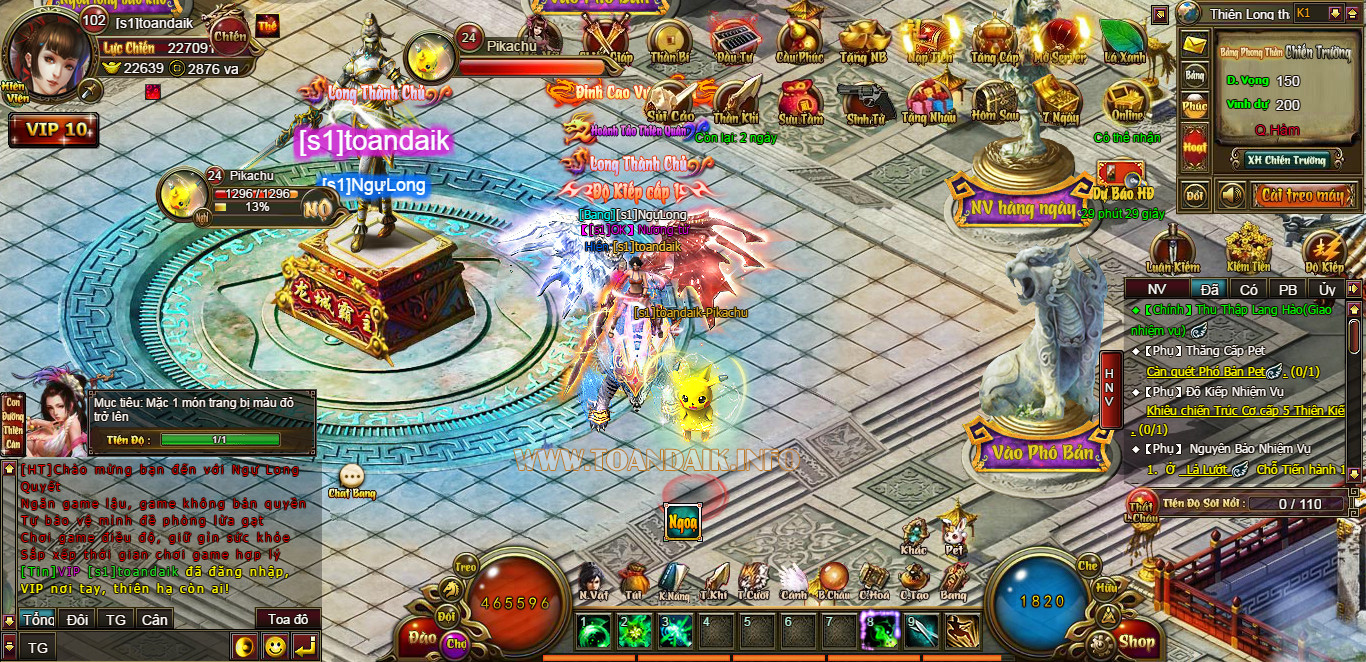Open the XH Chiến Trường ranking
Viewport: 1366px width, 662px height.
tap(1286, 160)
